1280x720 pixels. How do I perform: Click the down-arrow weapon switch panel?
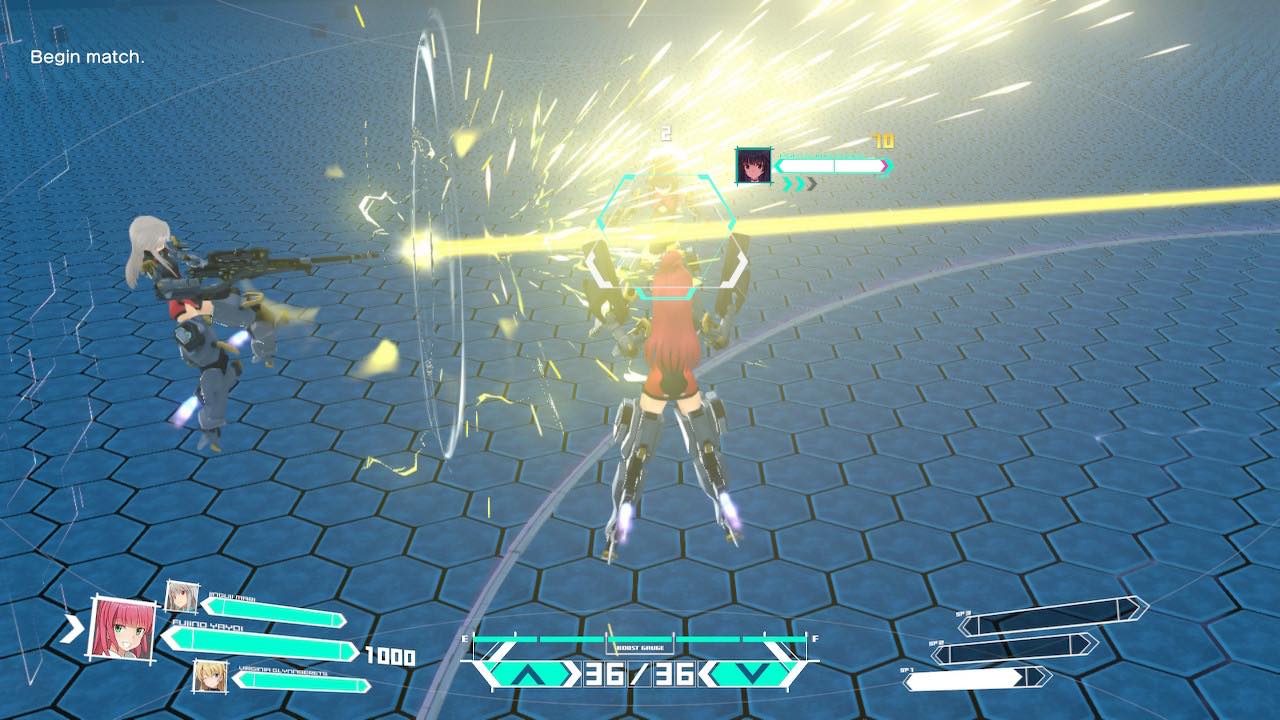click(x=751, y=674)
